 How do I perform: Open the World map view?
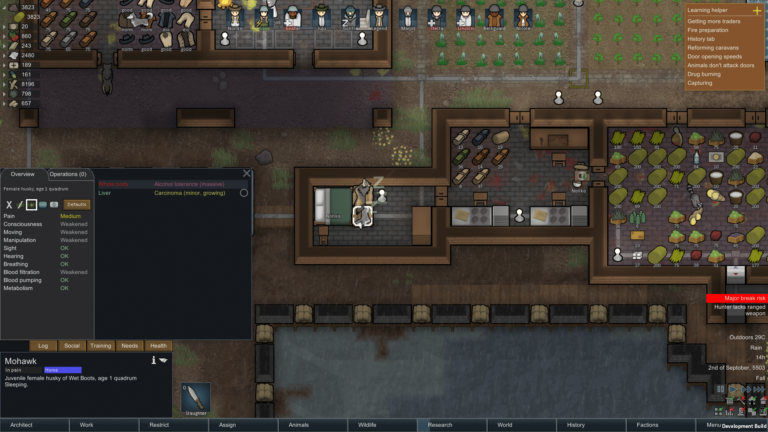tap(505, 425)
